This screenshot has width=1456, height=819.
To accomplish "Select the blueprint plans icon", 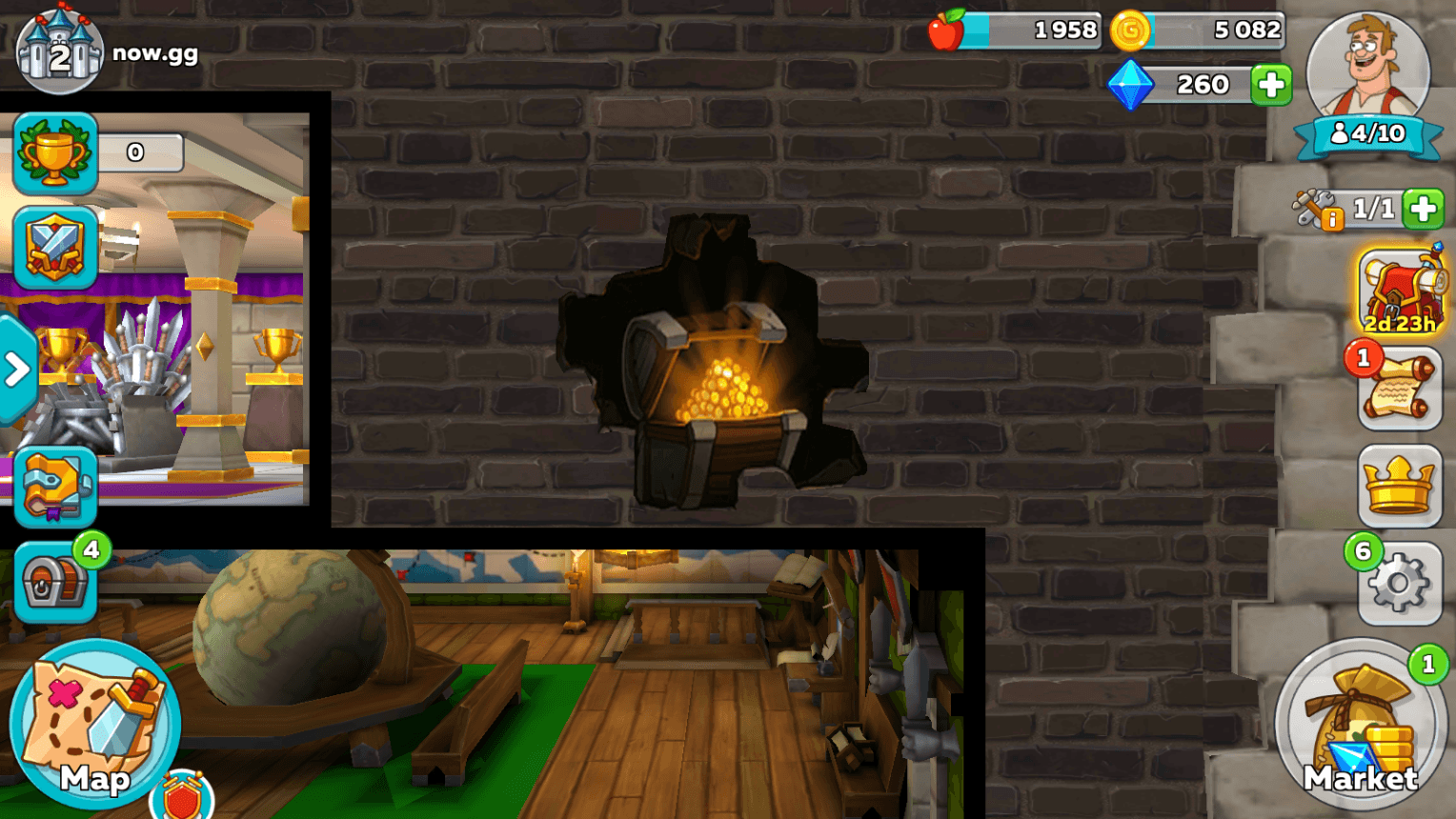I will point(54,489).
